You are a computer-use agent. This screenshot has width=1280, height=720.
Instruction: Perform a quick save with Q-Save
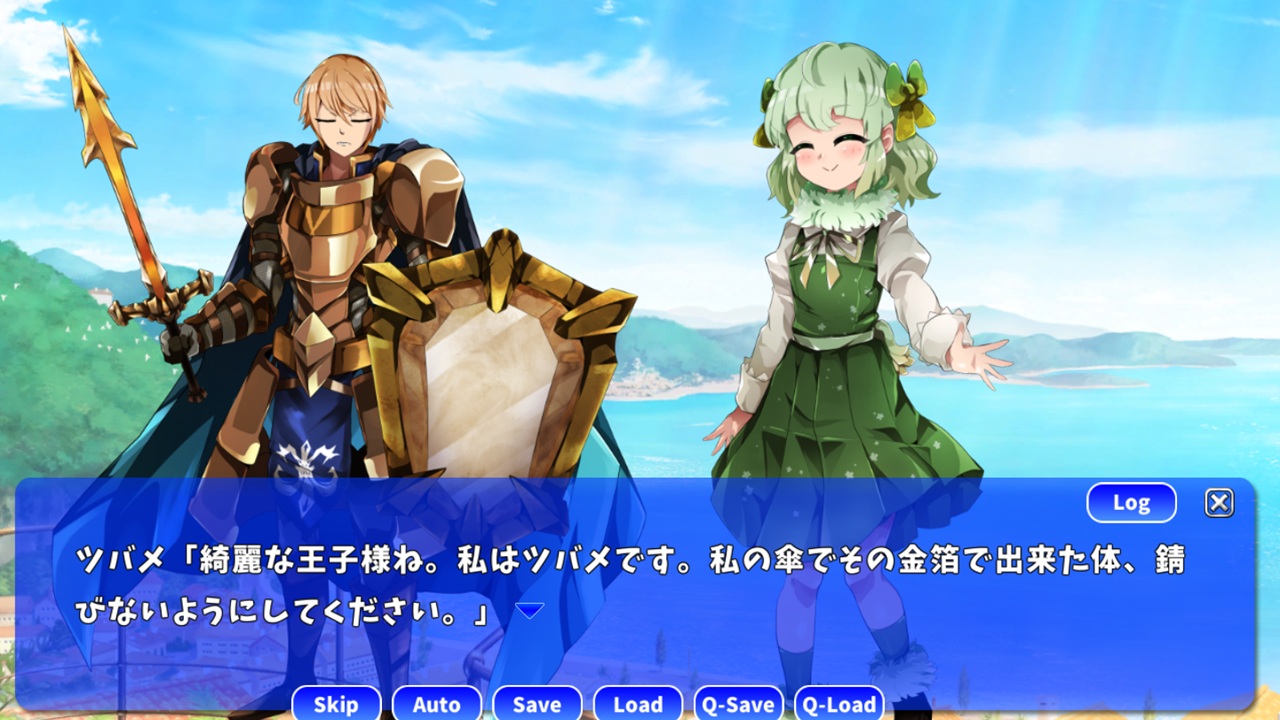click(x=739, y=703)
